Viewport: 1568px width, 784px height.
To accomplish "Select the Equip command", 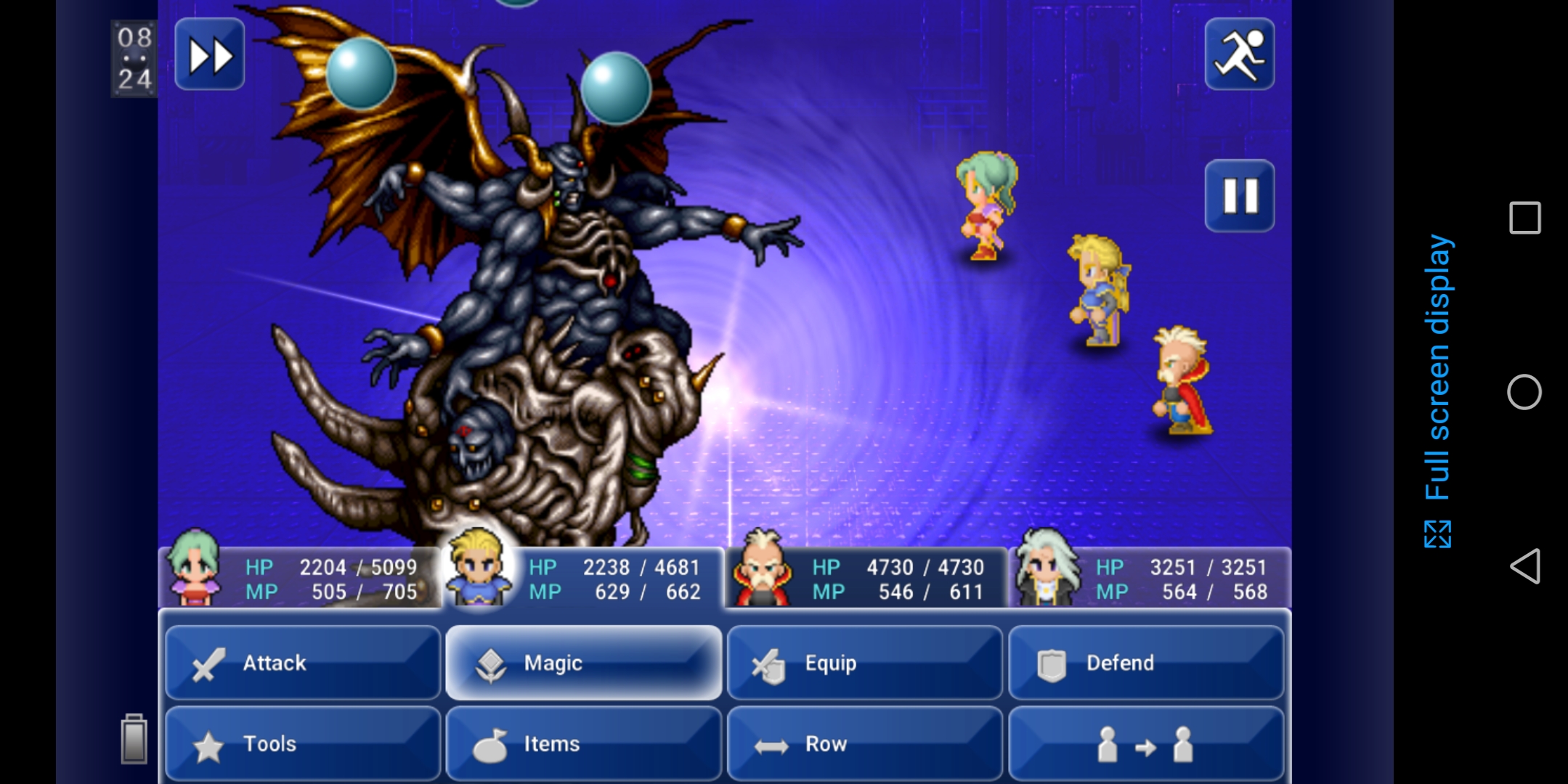I will tap(864, 663).
